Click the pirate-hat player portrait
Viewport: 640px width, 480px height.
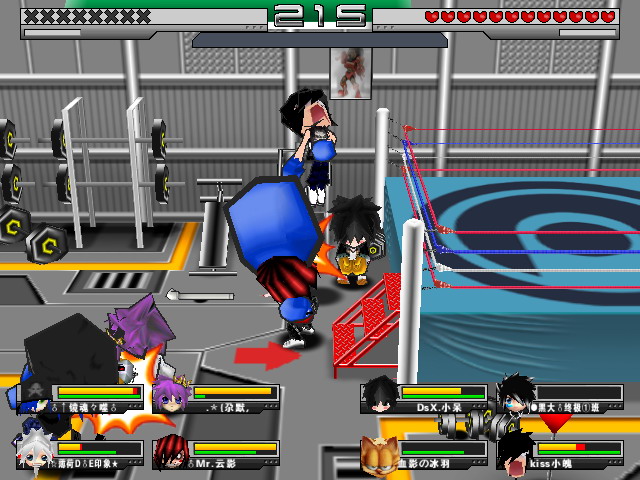[x=35, y=395]
